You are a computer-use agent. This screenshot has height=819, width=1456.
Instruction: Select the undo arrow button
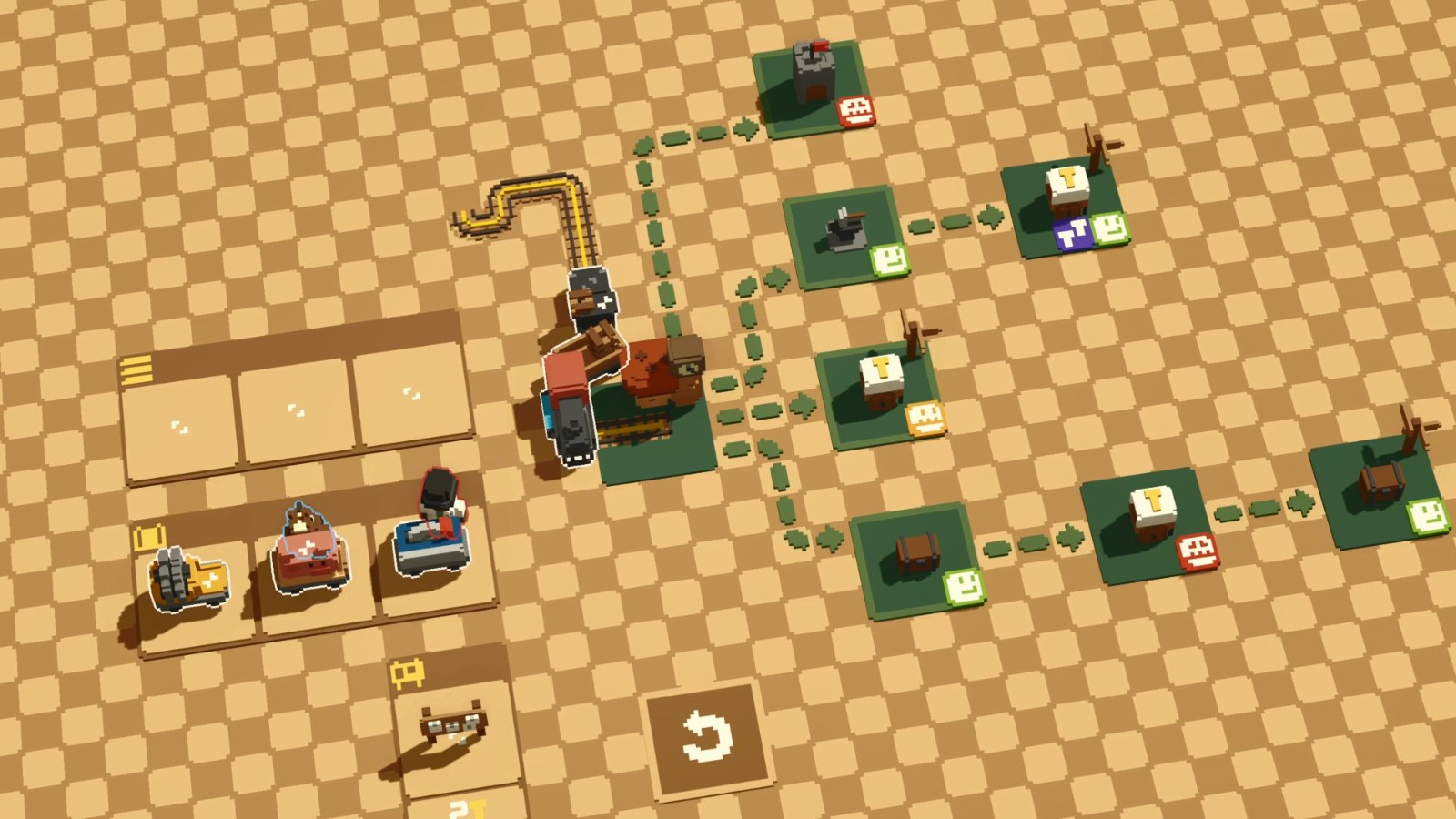[x=707, y=735]
